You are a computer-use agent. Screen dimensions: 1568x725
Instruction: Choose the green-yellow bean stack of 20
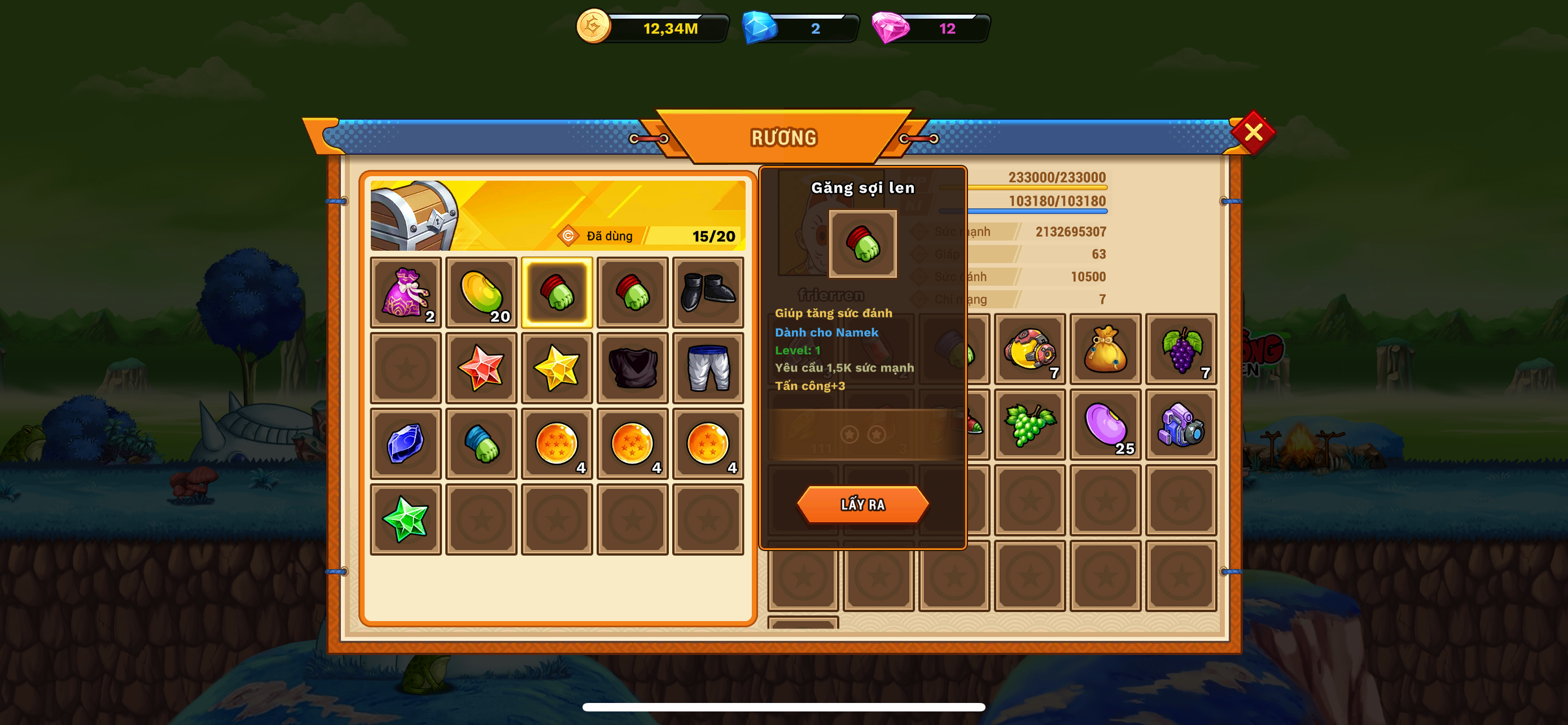tap(481, 293)
